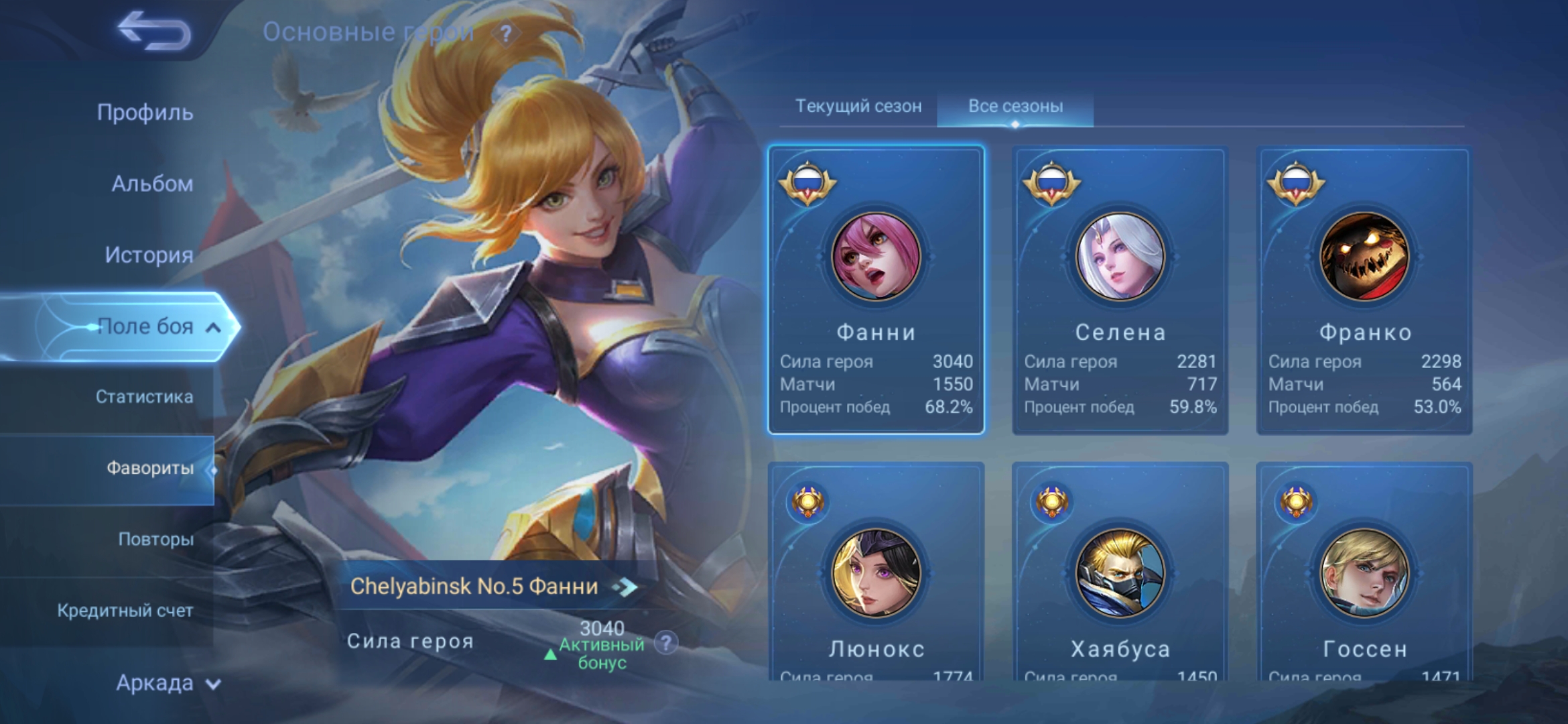The height and width of the screenshot is (724, 1568).
Task: Open the Повторы replays page
Action: [155, 539]
